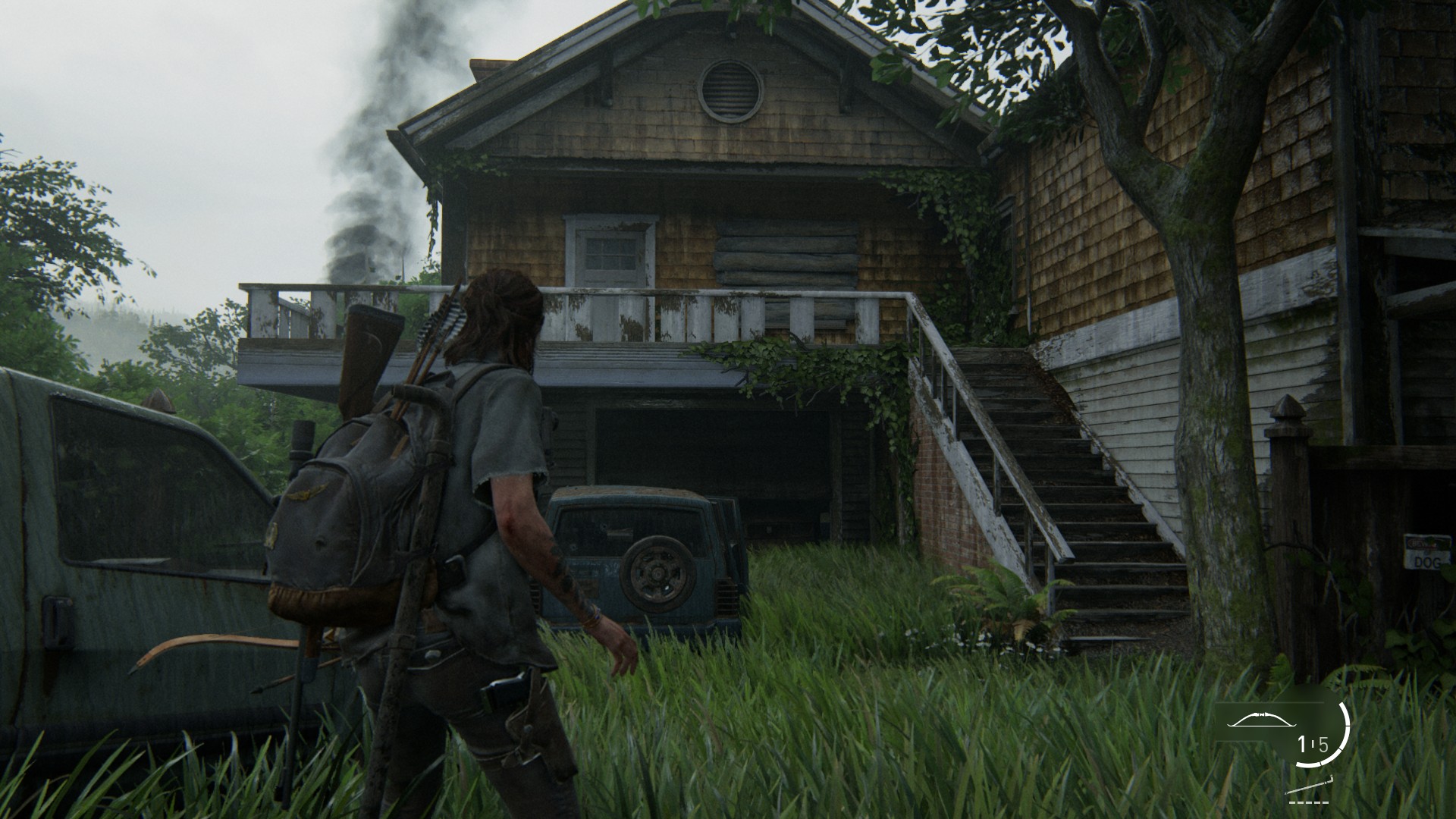Select the equipped bow weapon icon

coord(1263,720)
